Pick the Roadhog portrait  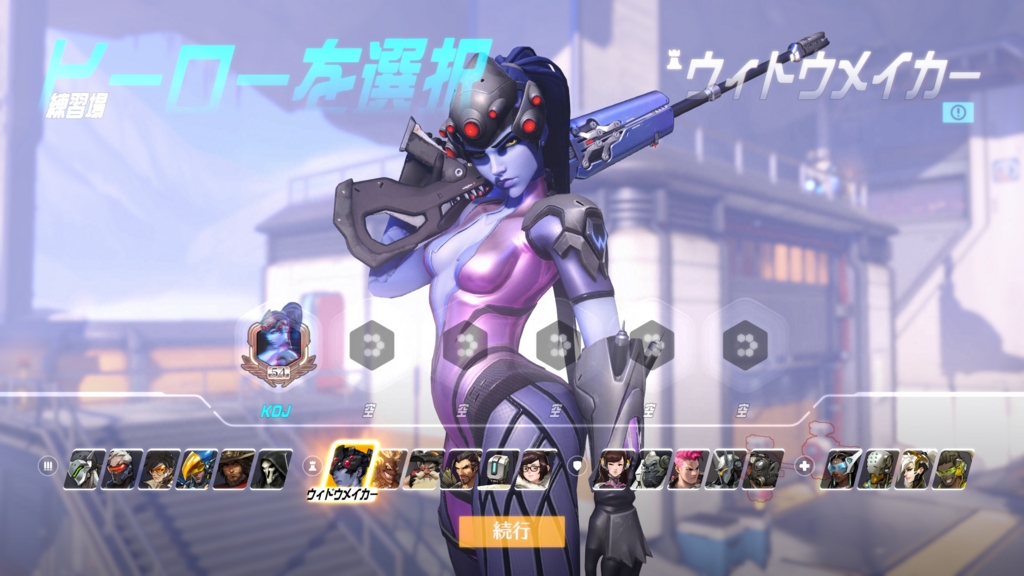point(761,468)
